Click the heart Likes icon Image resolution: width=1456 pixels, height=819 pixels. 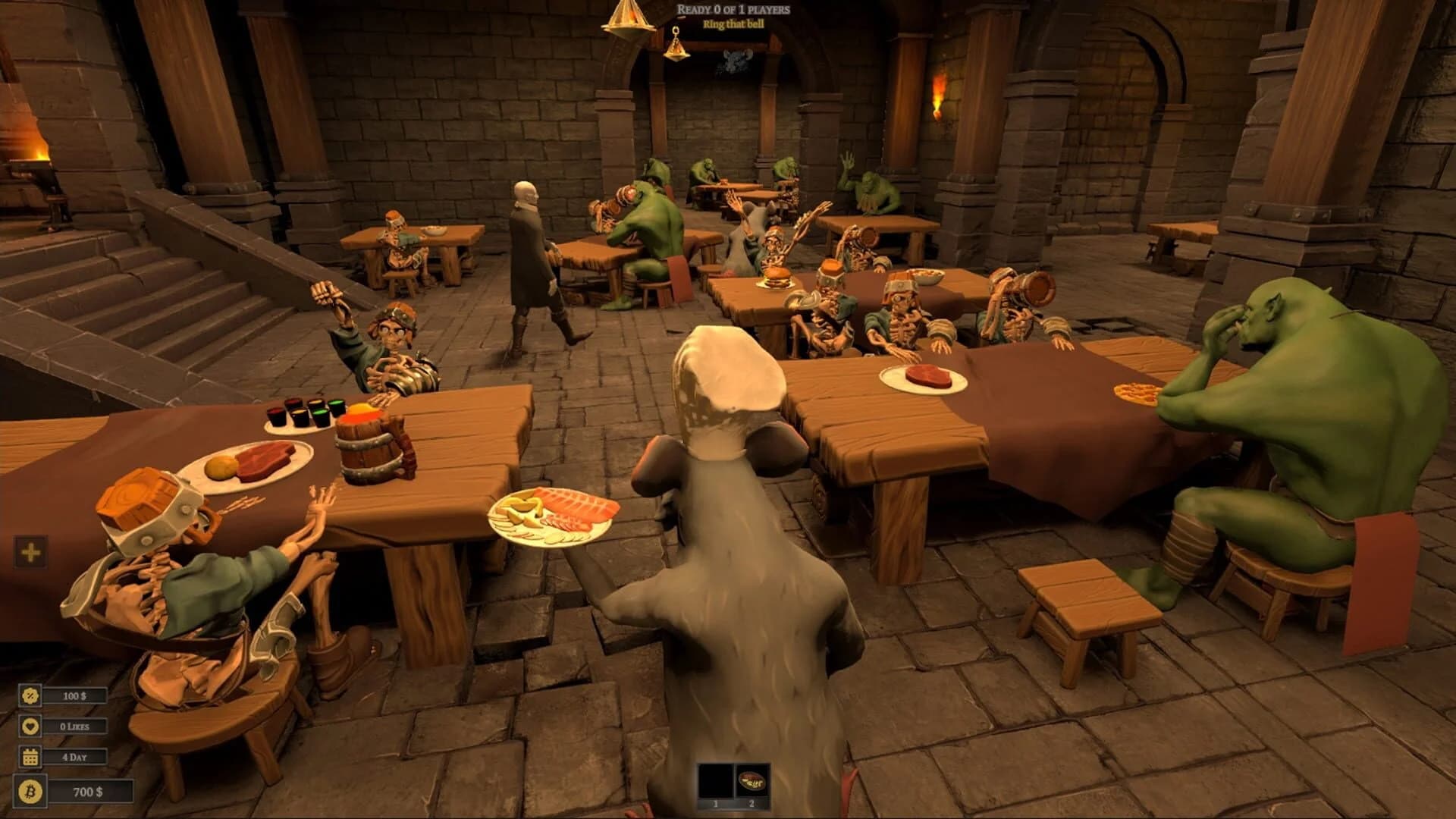29,726
